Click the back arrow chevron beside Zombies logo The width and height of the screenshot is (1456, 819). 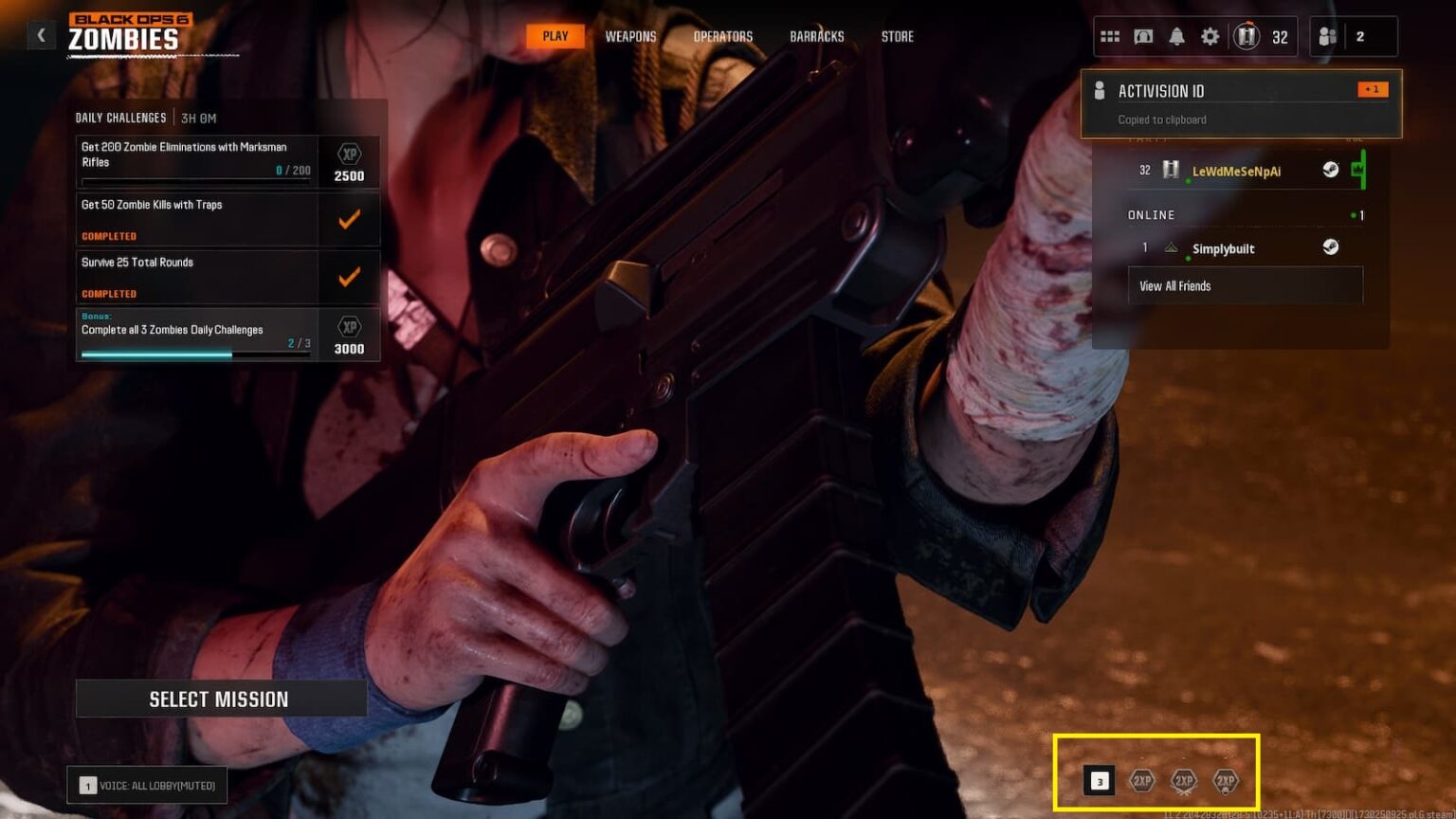click(x=41, y=34)
